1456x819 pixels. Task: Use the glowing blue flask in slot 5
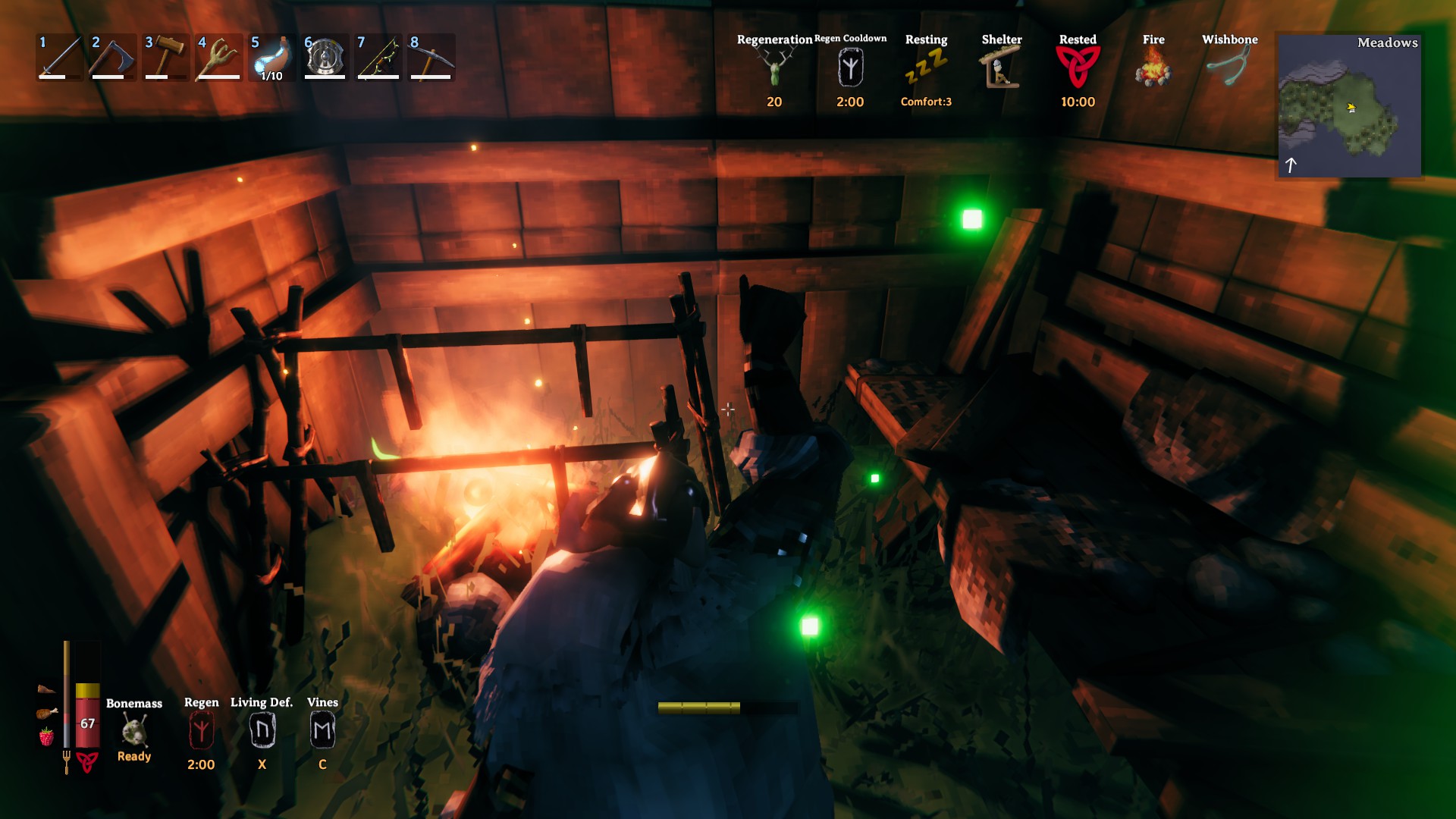271,58
